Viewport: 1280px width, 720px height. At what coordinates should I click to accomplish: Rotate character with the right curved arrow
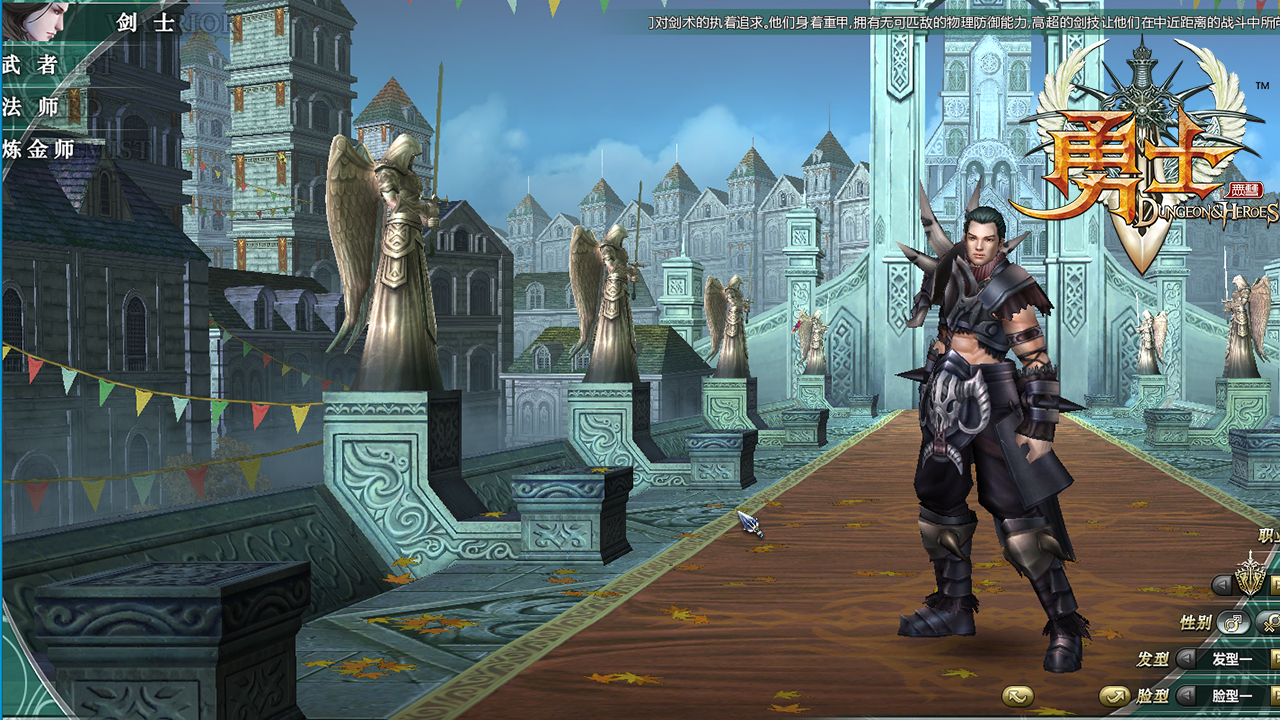point(1114,695)
